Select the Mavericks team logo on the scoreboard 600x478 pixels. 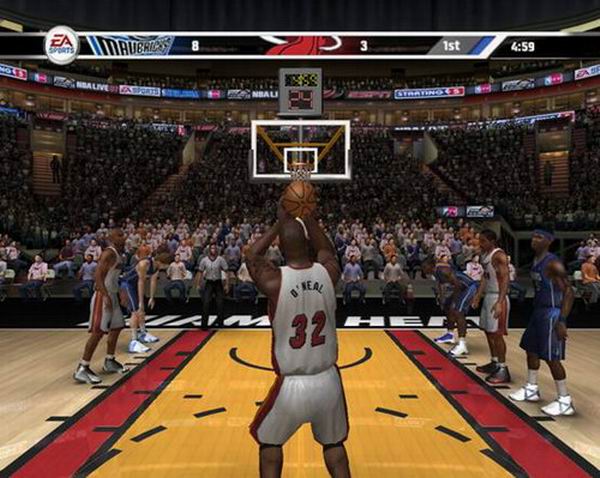[x=130, y=45]
